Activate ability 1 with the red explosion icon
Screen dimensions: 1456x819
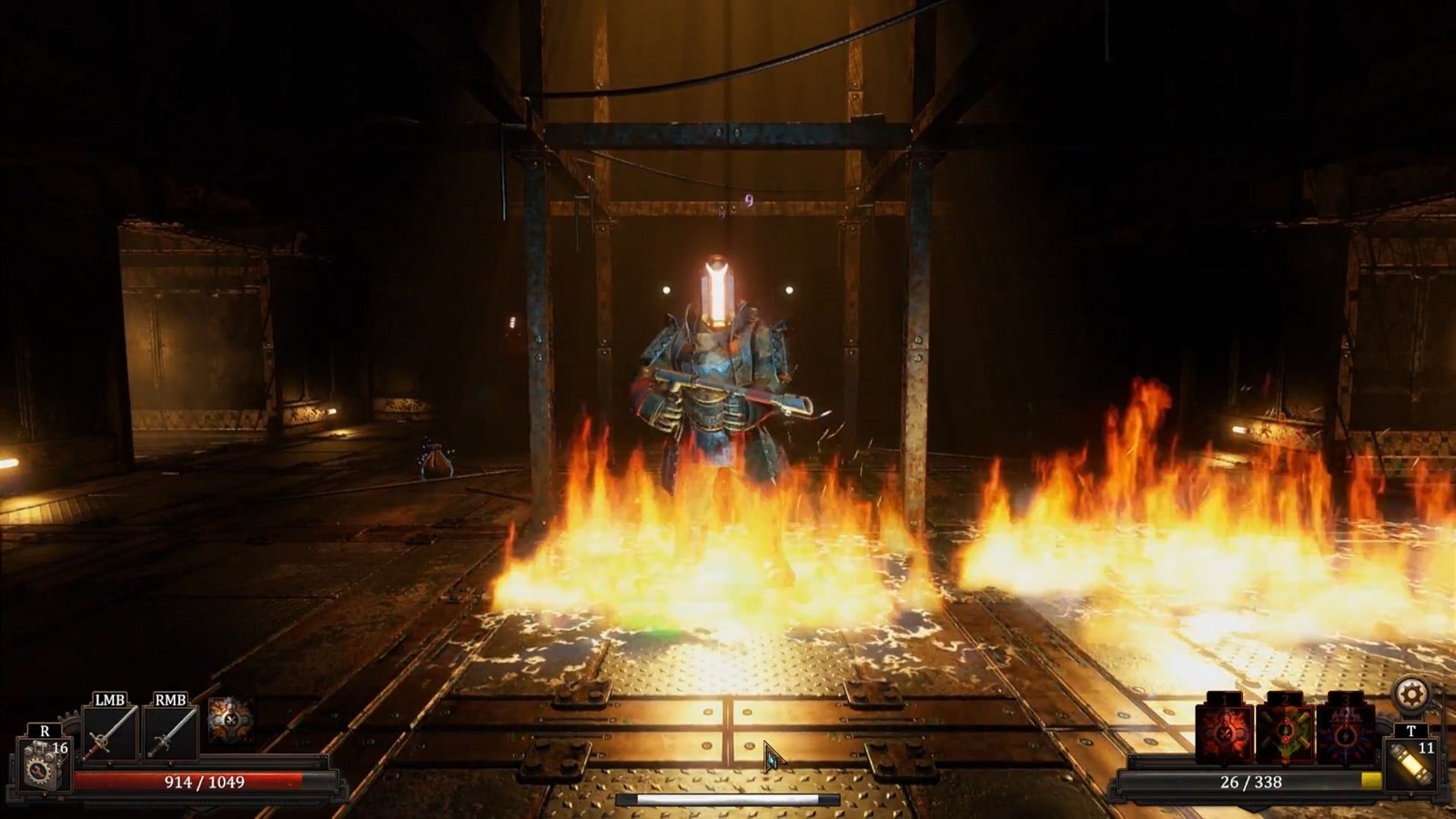point(1224,733)
